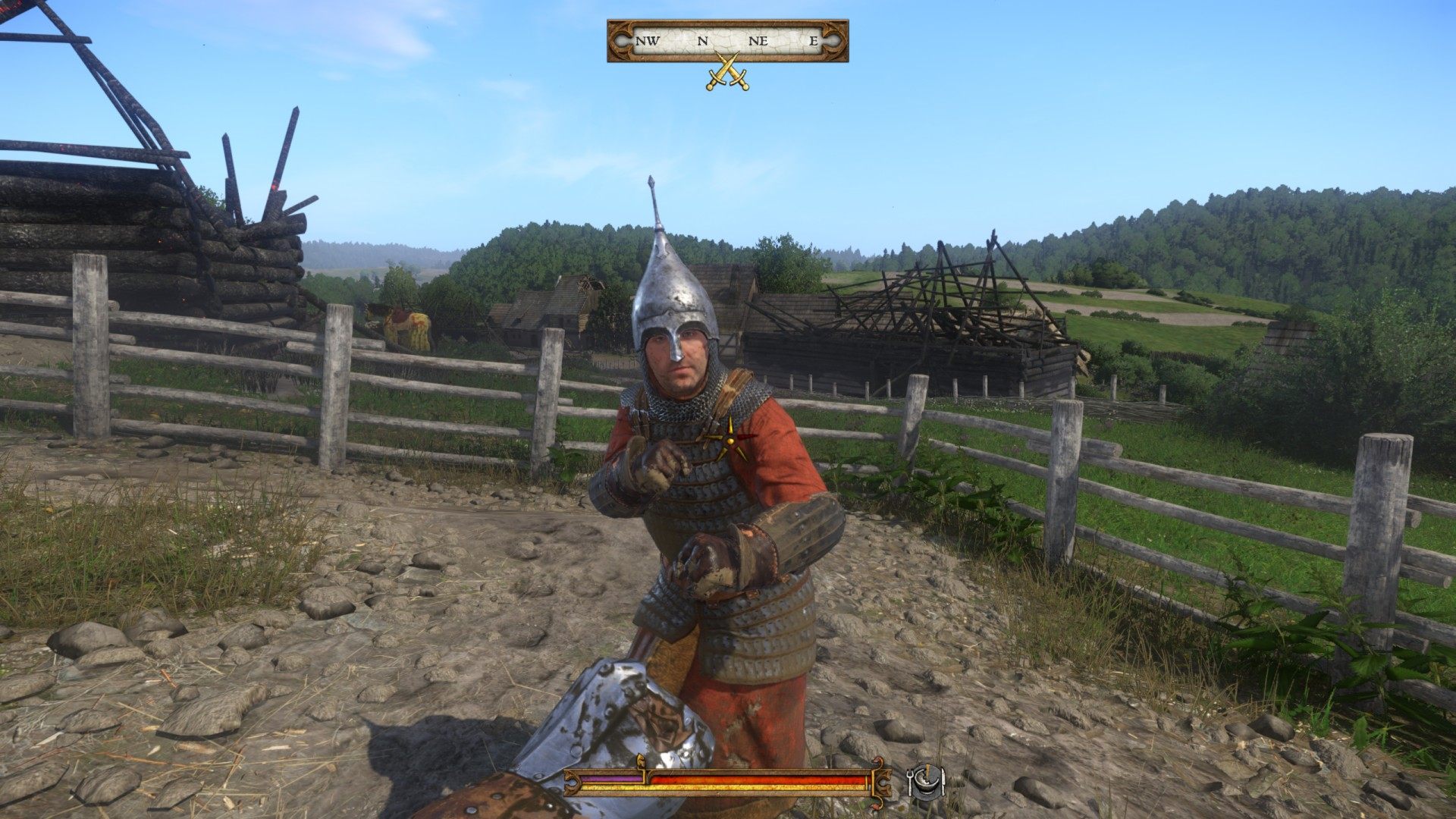Screen dimensions: 1456x819
Task: Select the crossed swords combat icon
Action: 727,73
